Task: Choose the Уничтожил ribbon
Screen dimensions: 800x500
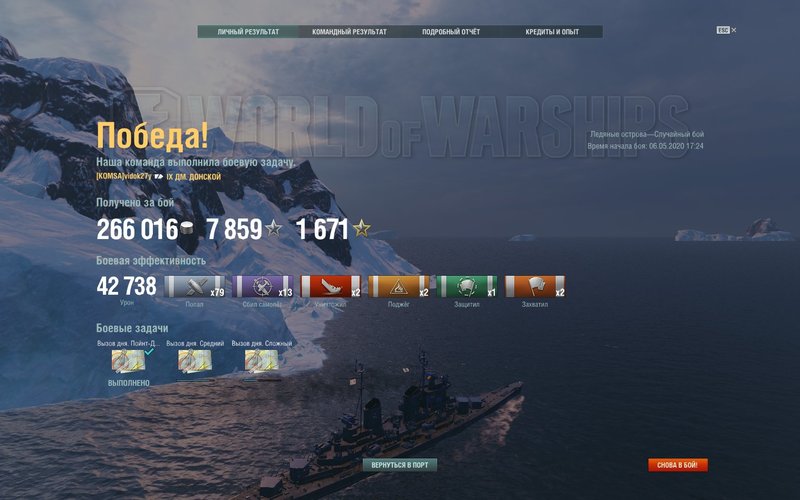Action: pos(330,287)
